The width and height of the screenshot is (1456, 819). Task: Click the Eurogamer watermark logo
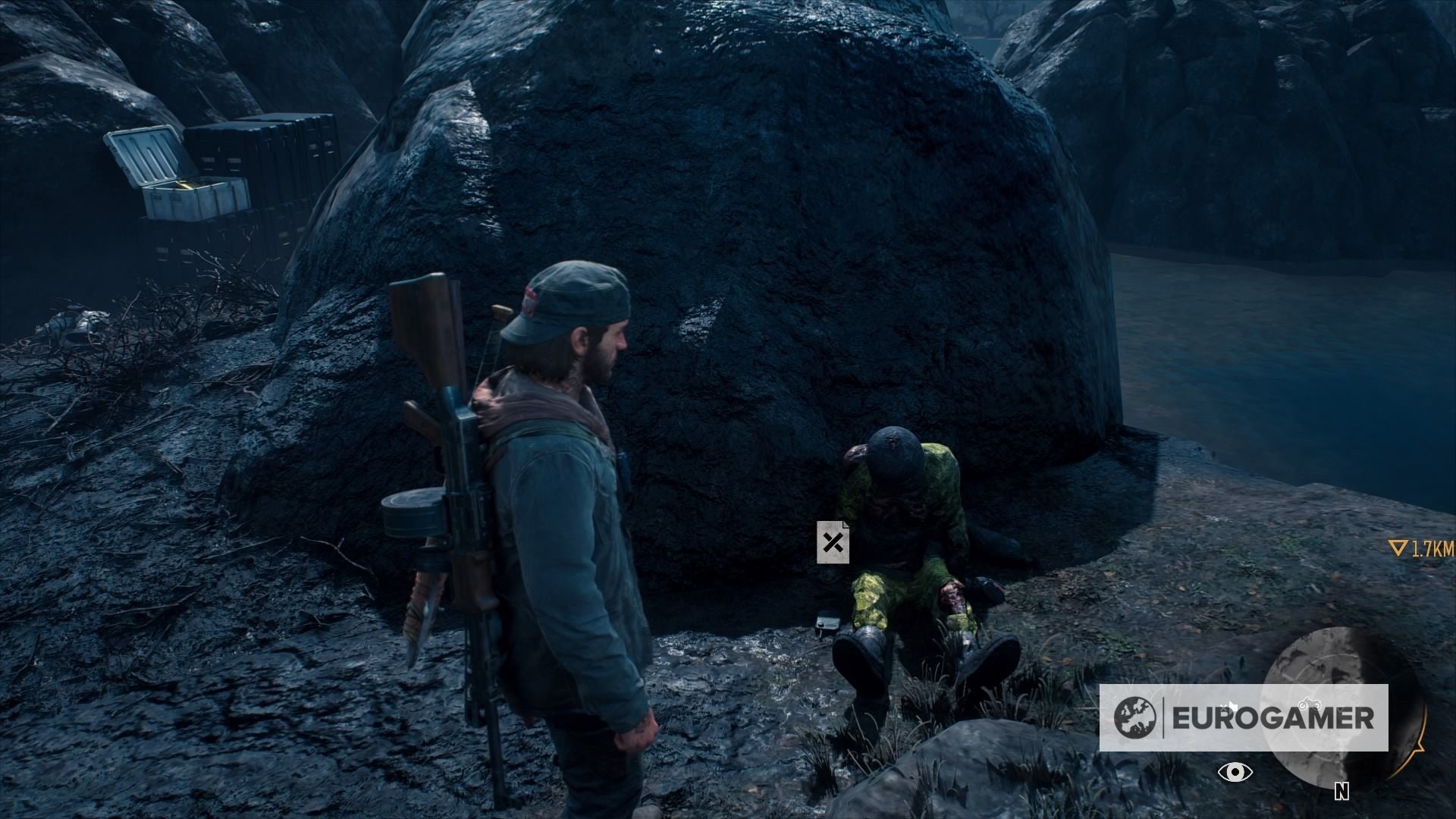(x=1244, y=717)
